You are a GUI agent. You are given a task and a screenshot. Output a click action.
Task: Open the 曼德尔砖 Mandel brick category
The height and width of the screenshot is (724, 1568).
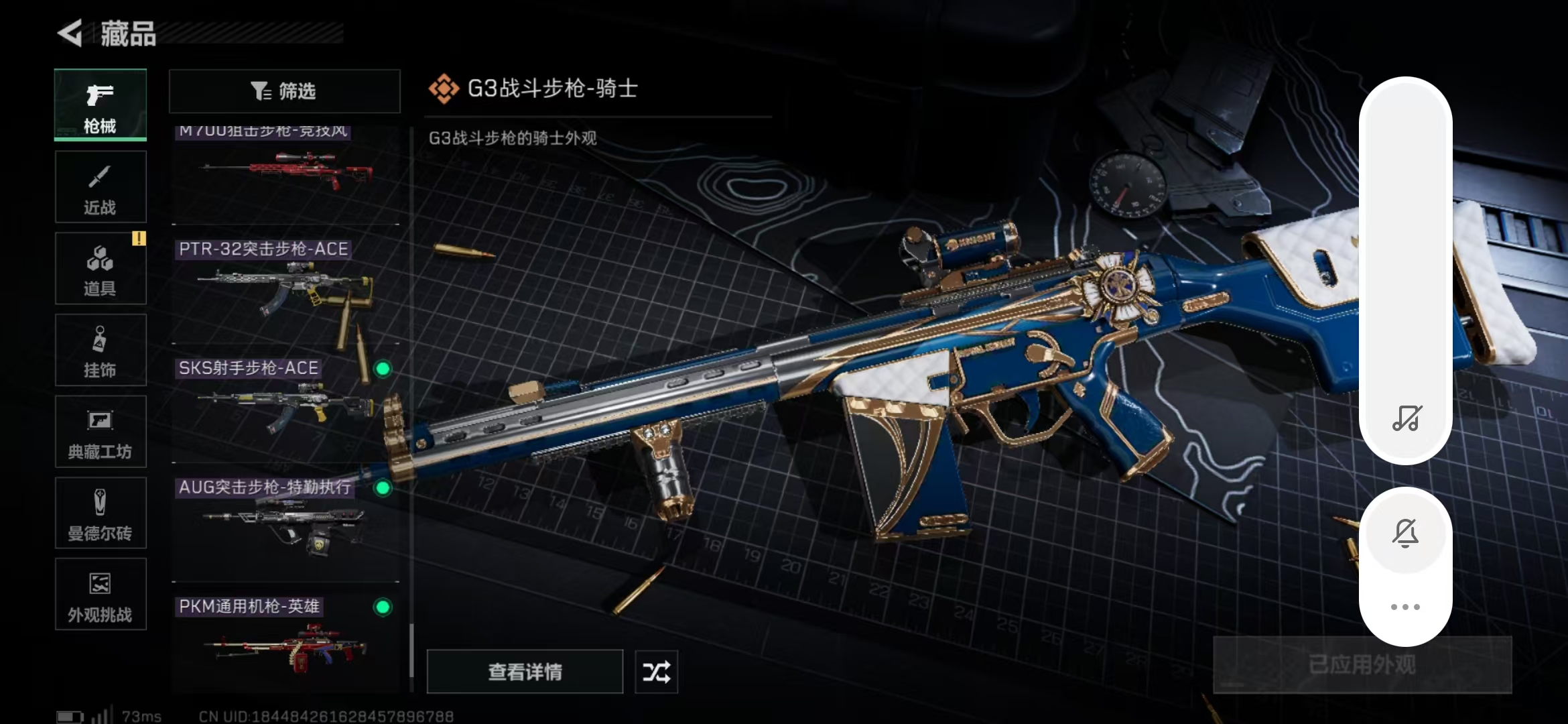tap(99, 513)
